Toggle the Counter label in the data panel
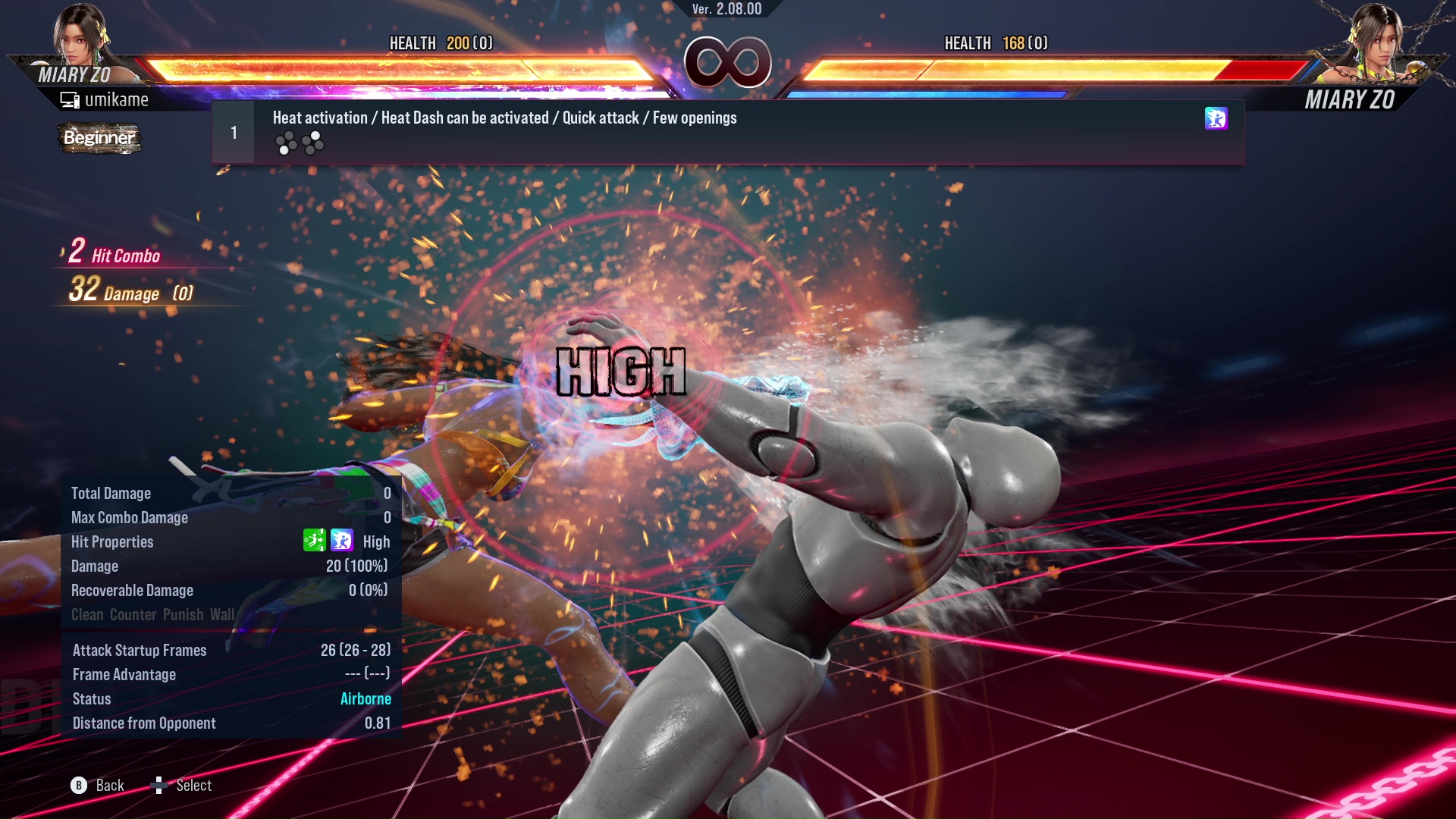 click(133, 614)
